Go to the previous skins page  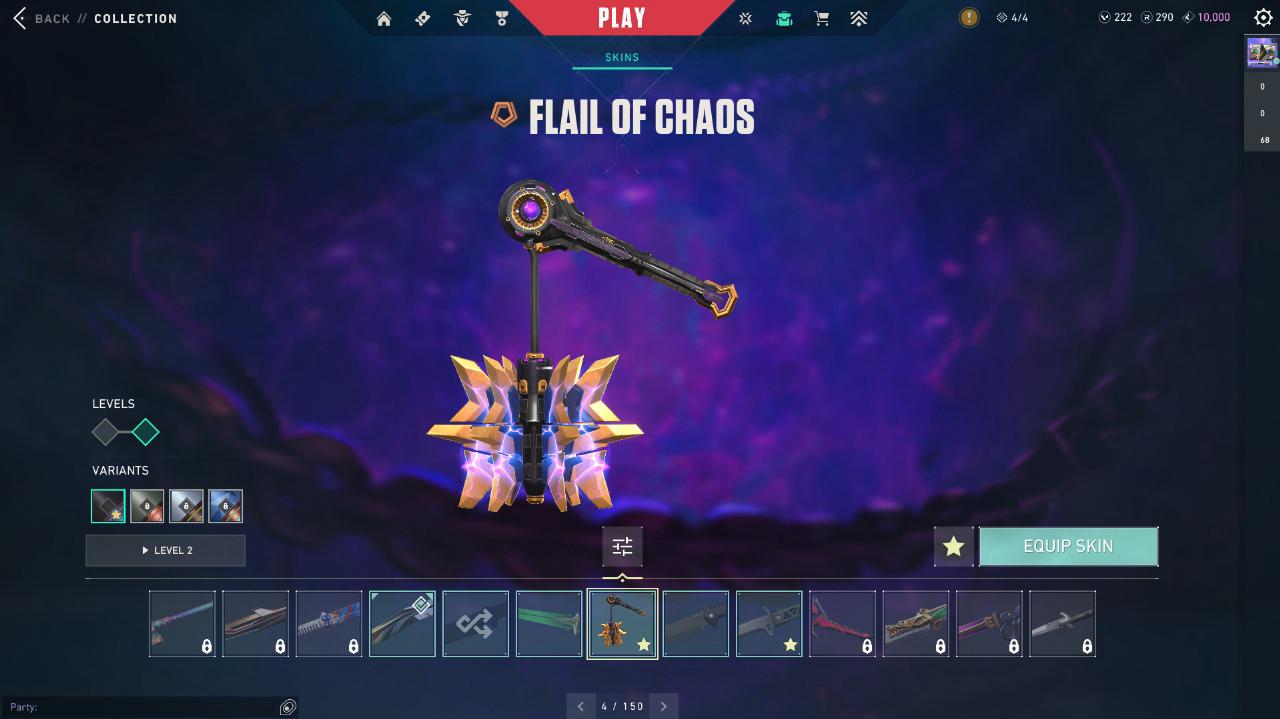click(581, 706)
